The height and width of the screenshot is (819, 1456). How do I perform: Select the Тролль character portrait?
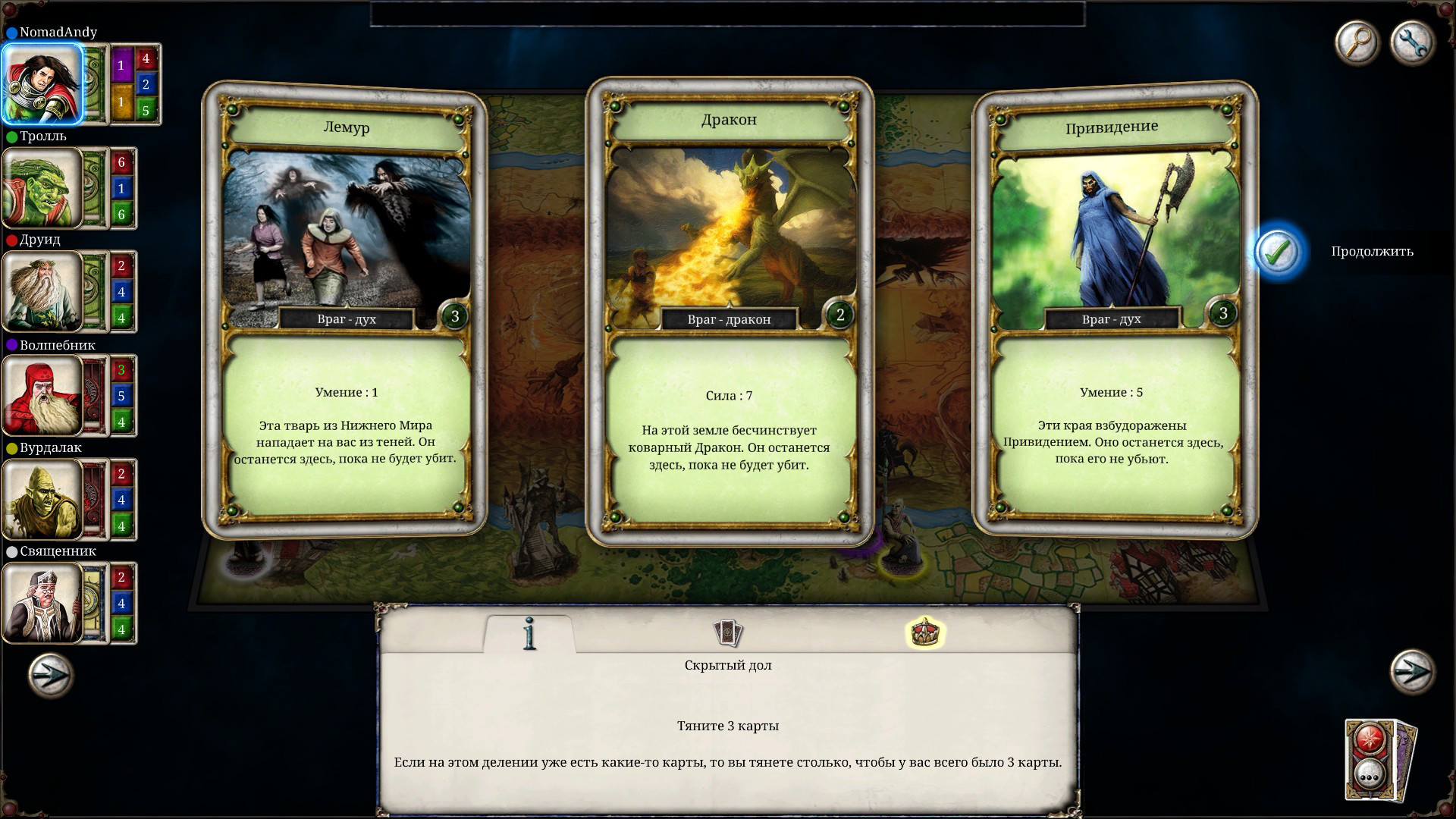(42, 188)
